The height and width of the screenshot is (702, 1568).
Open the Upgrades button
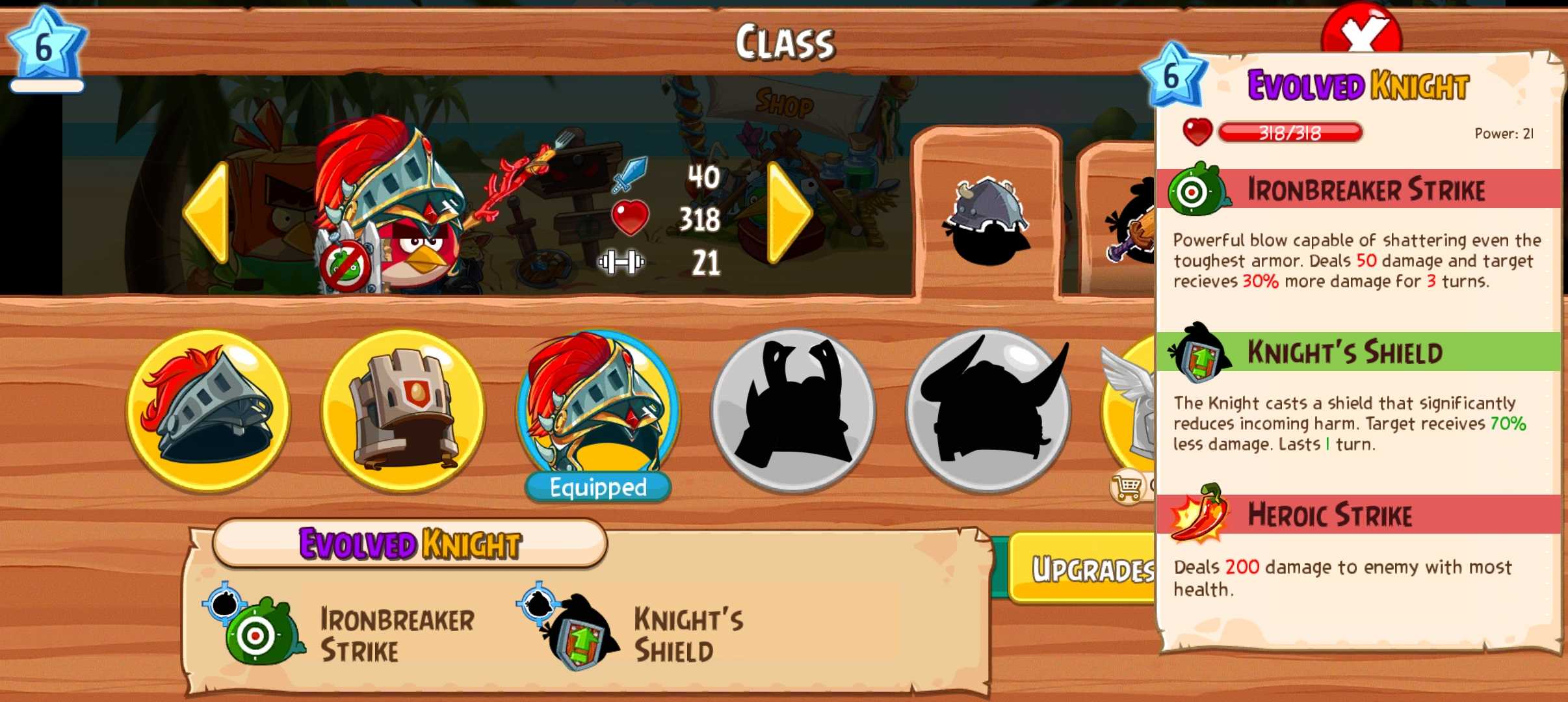(1086, 569)
